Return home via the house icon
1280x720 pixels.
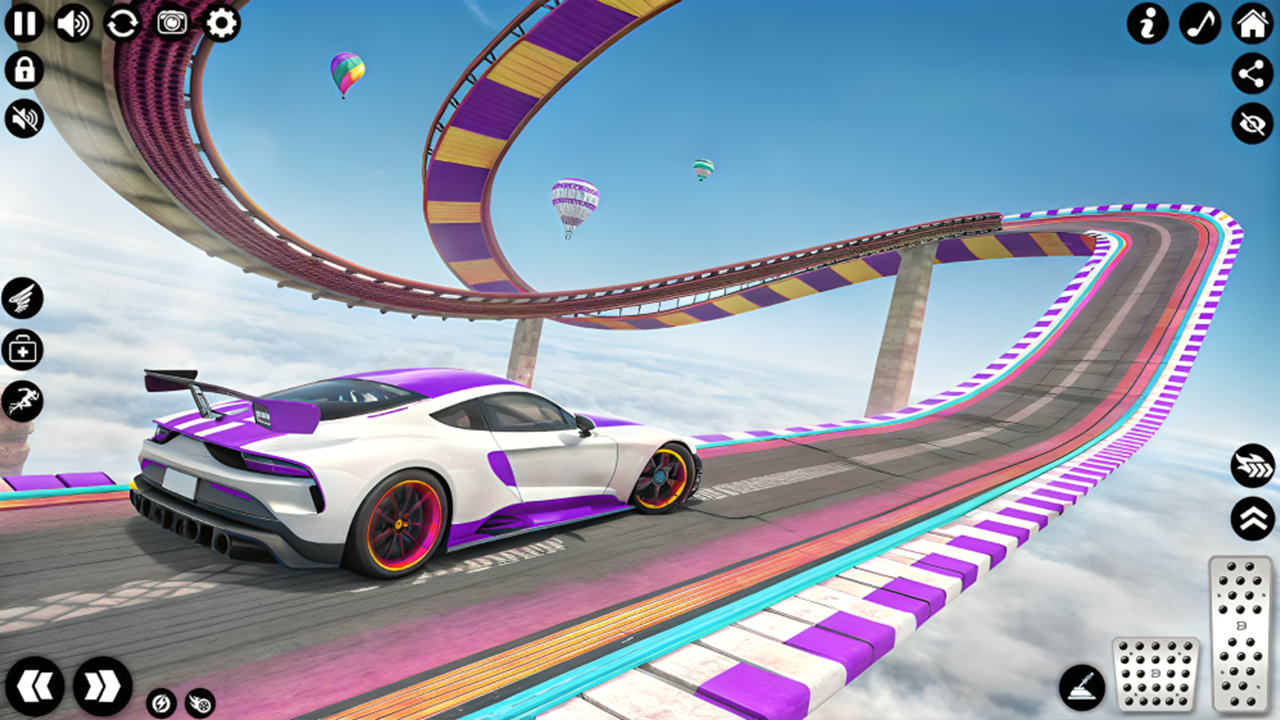click(1249, 25)
